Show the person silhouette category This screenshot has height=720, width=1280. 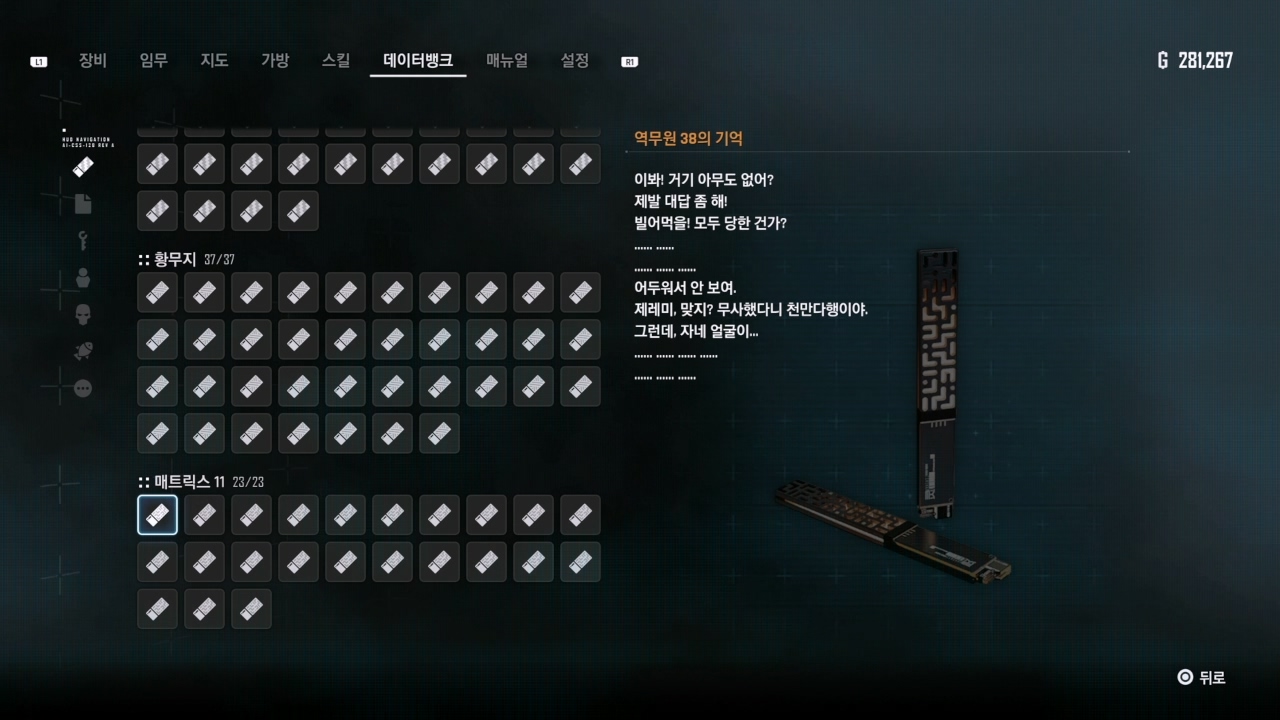point(83,278)
